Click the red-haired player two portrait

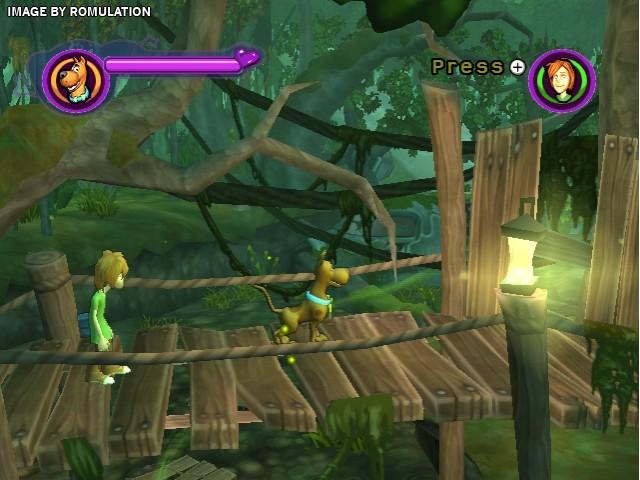(x=562, y=80)
